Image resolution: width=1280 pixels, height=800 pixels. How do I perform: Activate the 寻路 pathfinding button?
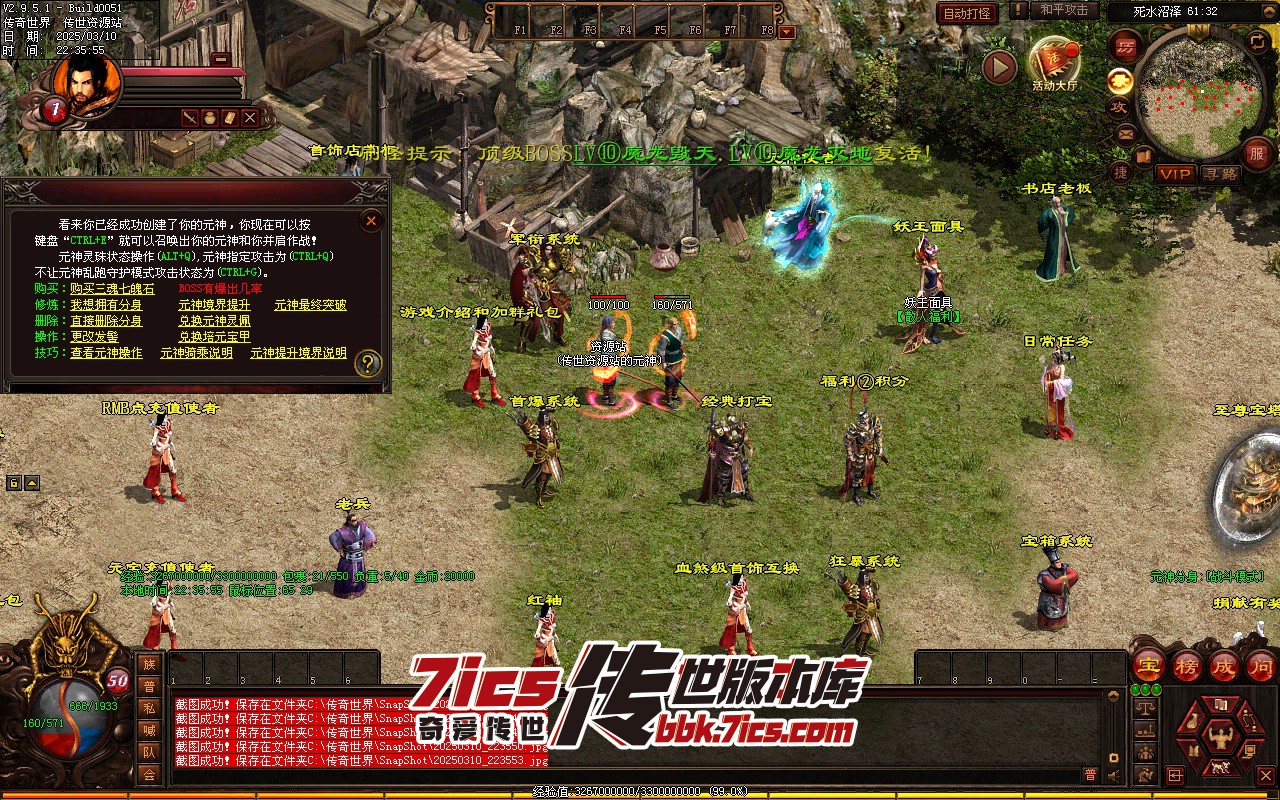coord(1220,174)
